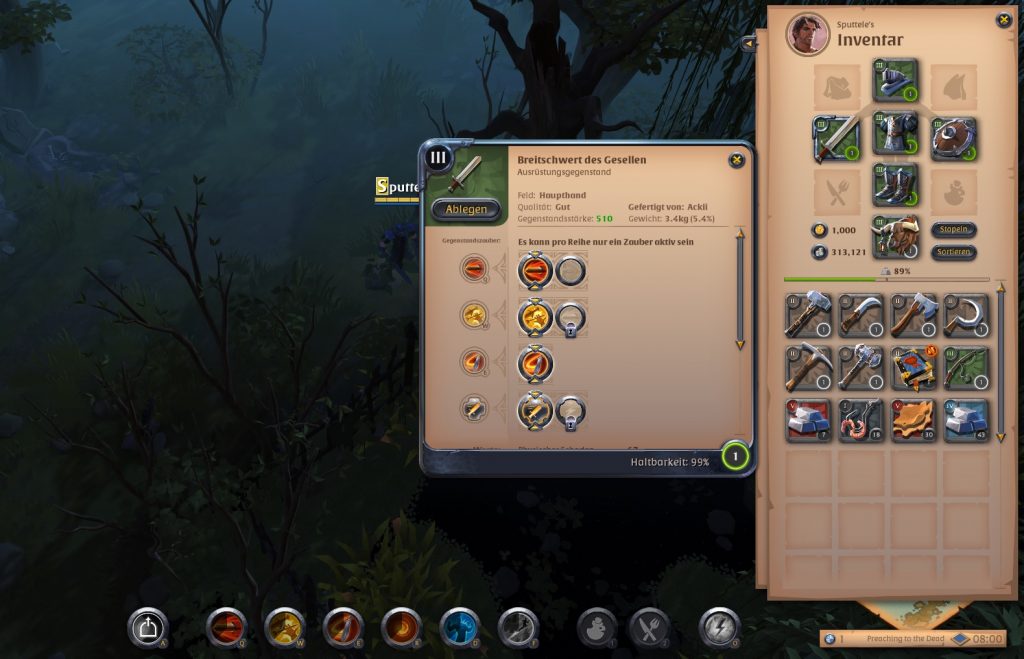The height and width of the screenshot is (659, 1024).
Task: Select the equipped boots slot
Action: (895, 185)
